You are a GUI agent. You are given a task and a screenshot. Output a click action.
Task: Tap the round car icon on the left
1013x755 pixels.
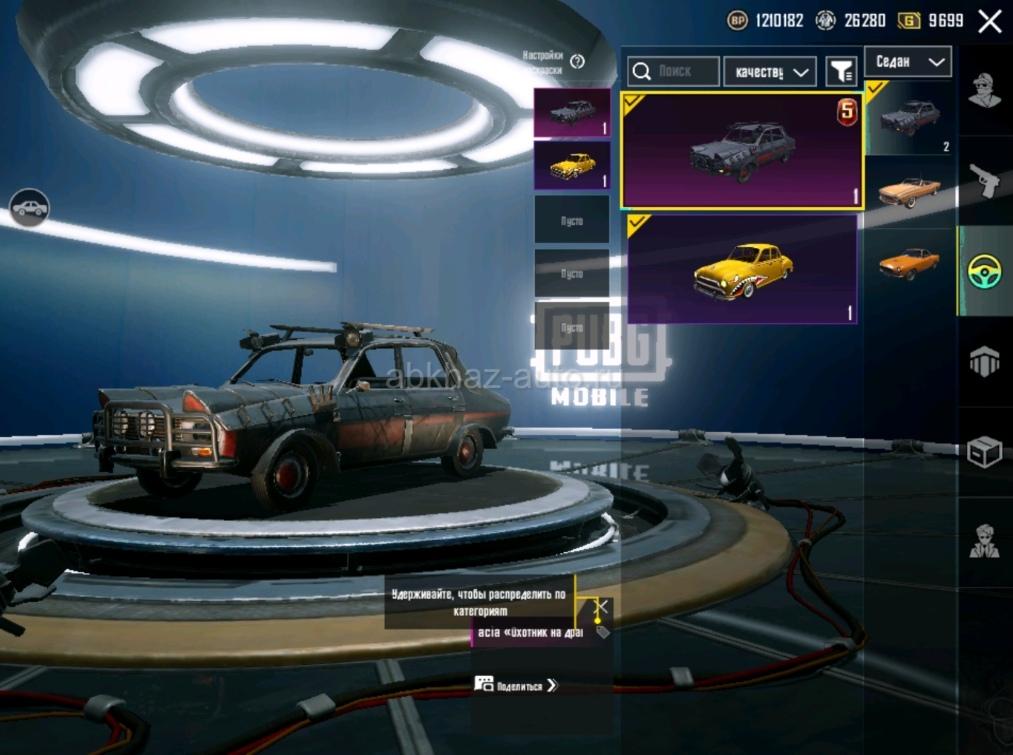pos(29,208)
